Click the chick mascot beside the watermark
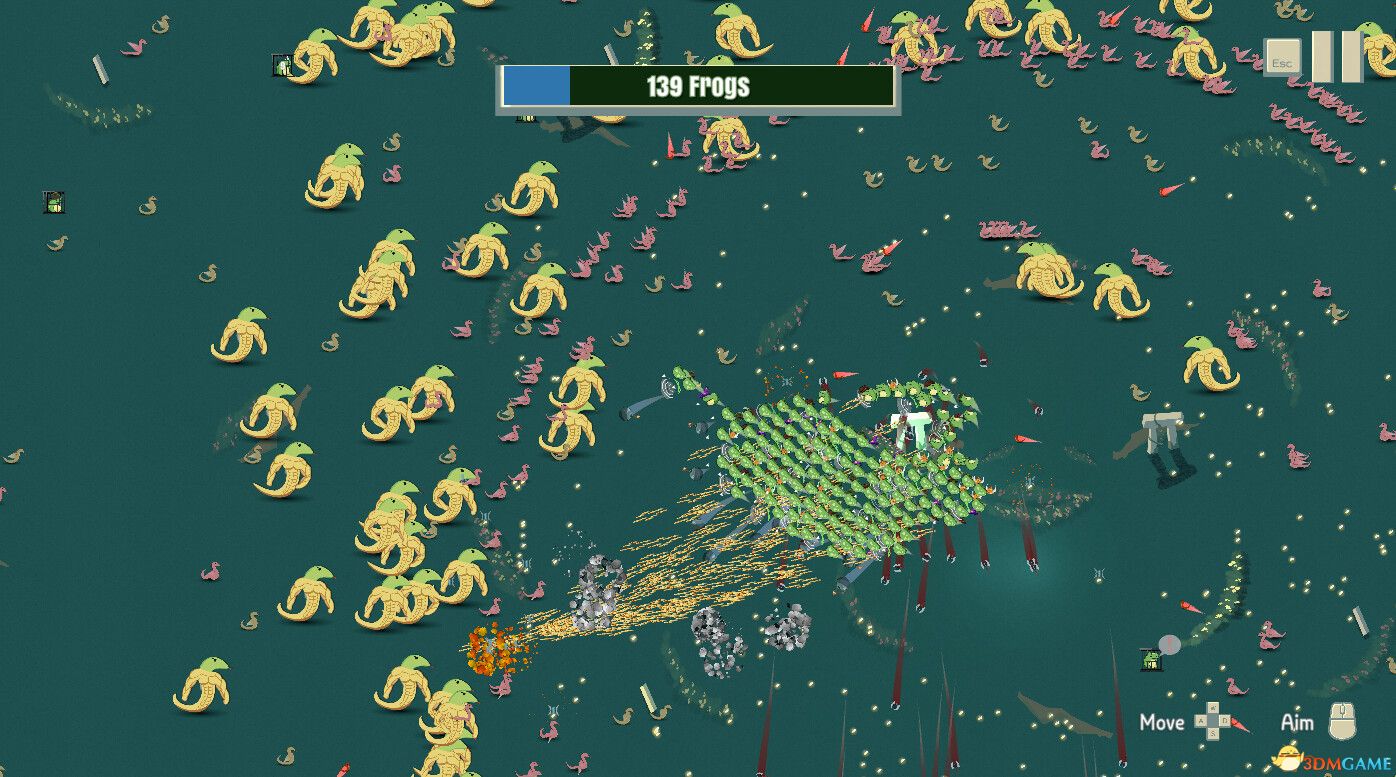This screenshot has width=1396, height=777. pos(1288,759)
